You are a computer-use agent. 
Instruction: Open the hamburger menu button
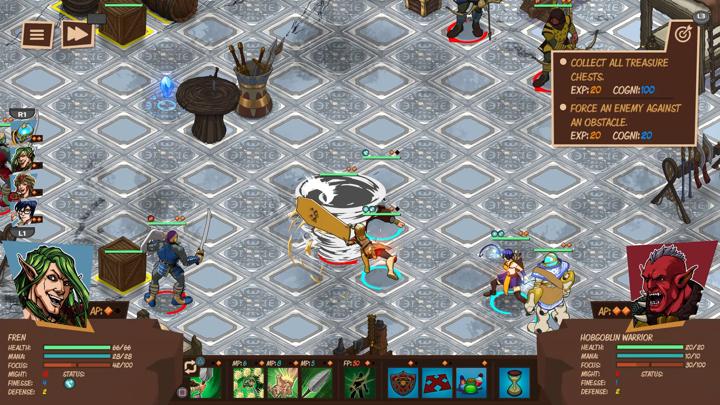tap(37, 34)
